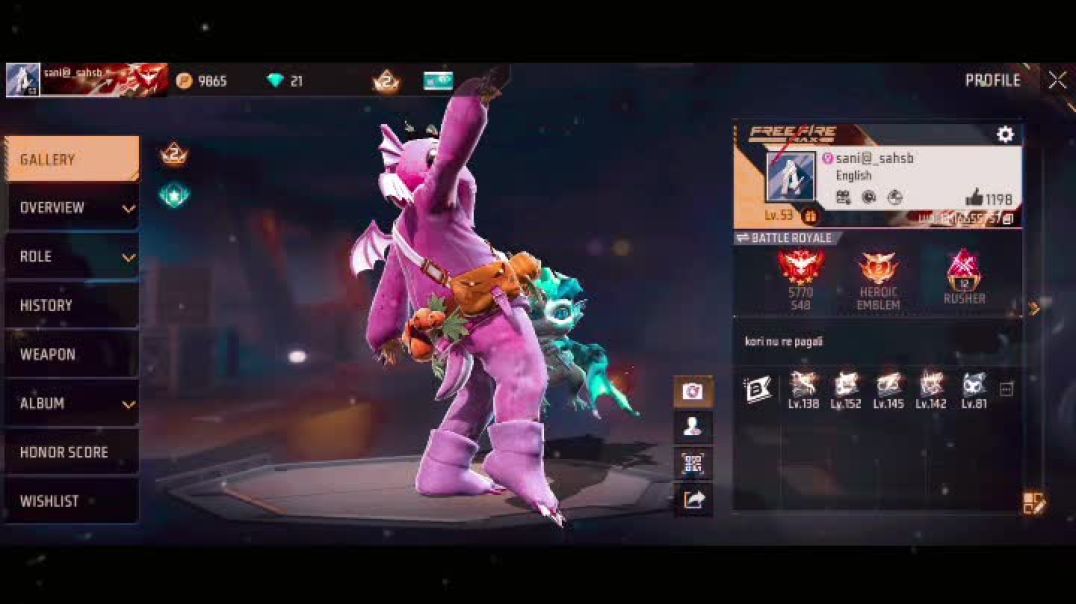Show the Weapon tab
Viewport: 1076px width, 604px height.
(x=71, y=355)
